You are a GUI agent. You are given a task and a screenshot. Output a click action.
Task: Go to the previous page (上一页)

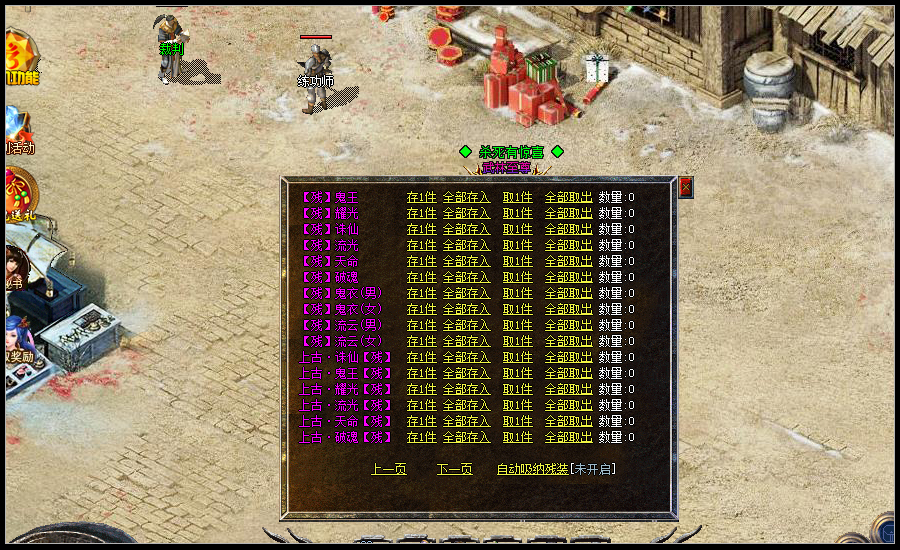pyautogui.click(x=388, y=469)
